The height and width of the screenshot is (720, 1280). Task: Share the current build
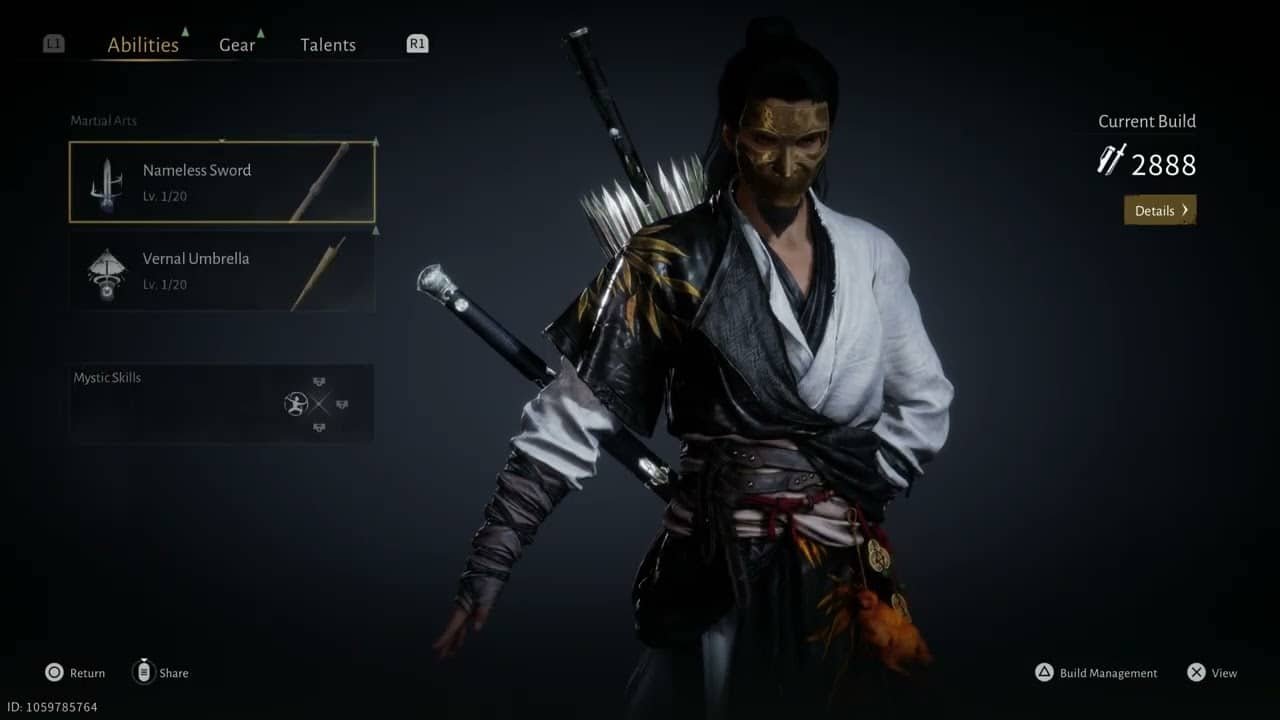point(161,673)
